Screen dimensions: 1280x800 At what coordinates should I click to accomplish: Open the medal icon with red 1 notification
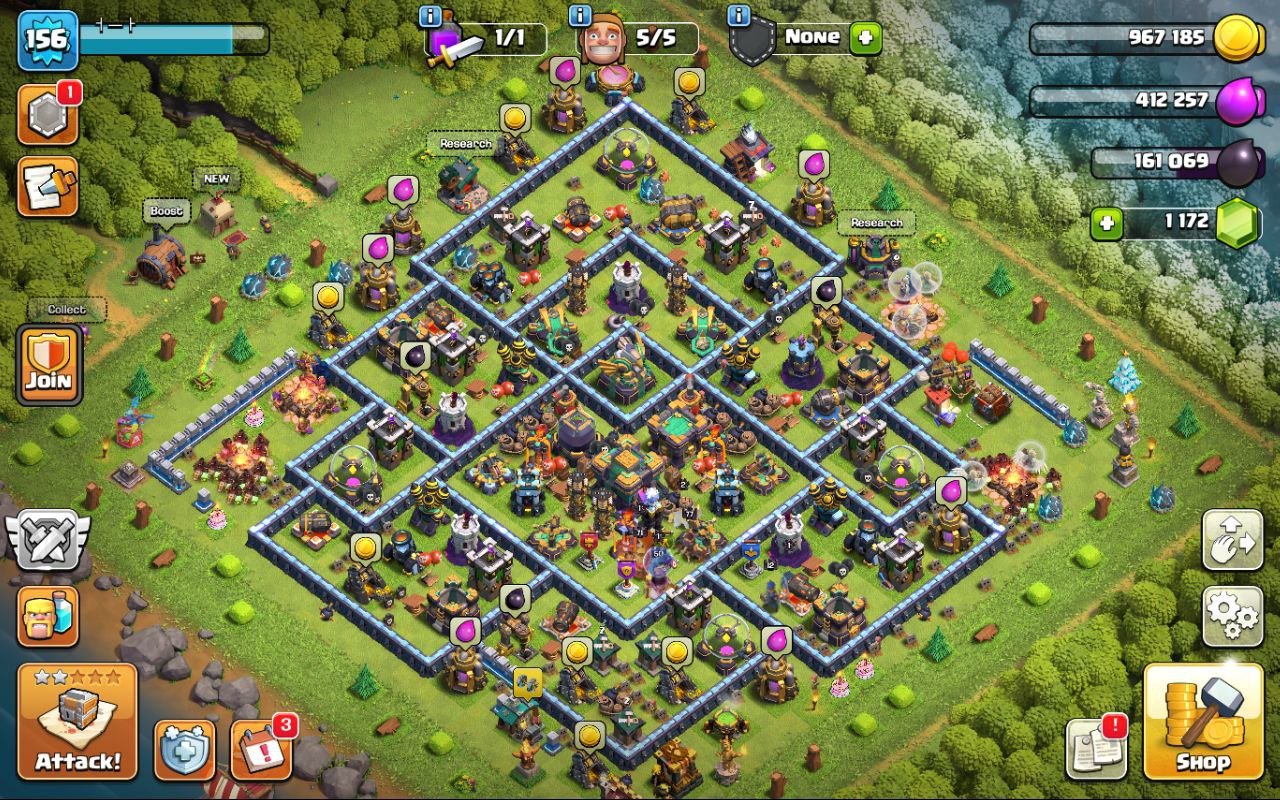[x=48, y=115]
